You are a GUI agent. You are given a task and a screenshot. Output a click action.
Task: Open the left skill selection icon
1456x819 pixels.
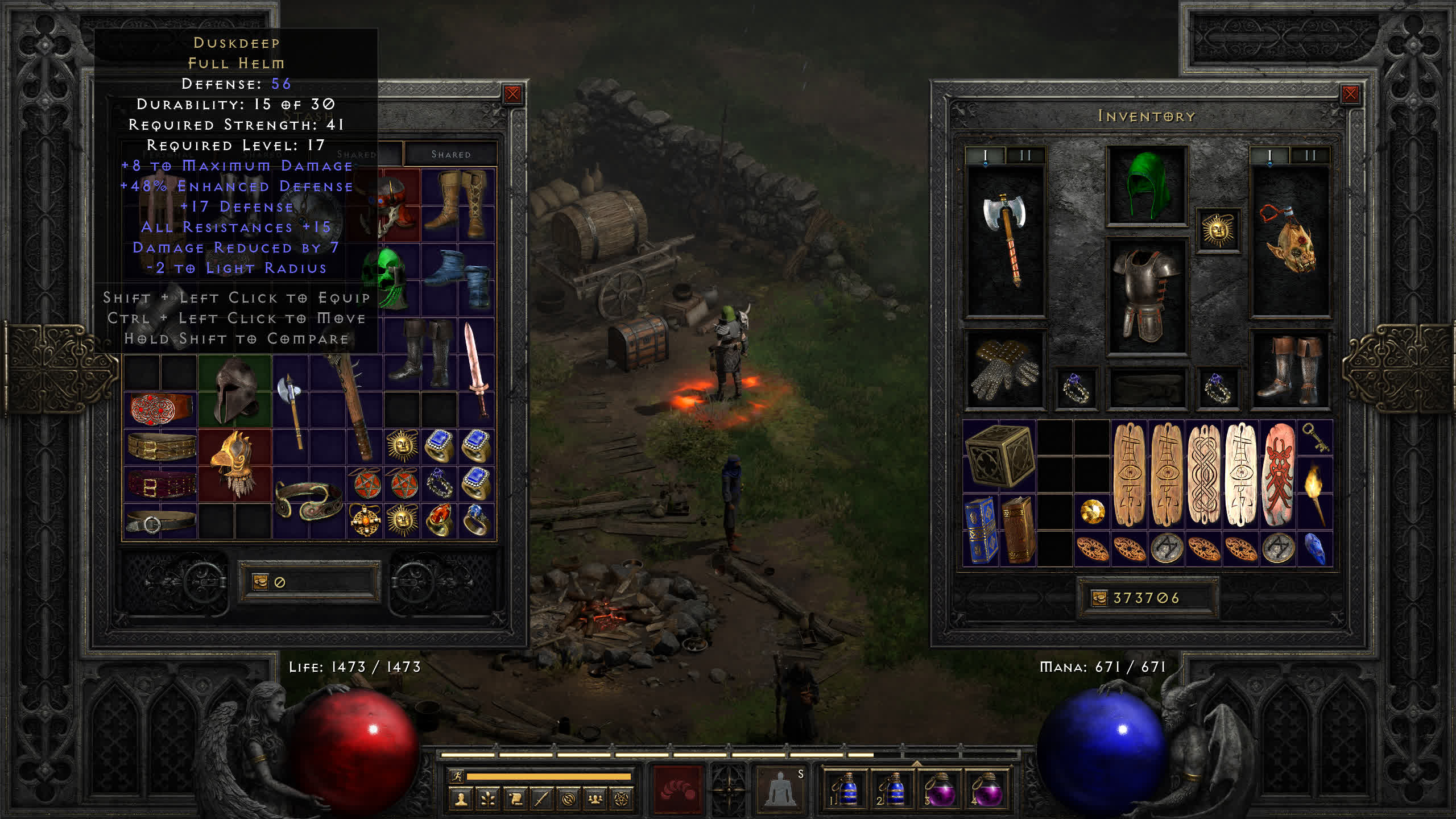677,789
